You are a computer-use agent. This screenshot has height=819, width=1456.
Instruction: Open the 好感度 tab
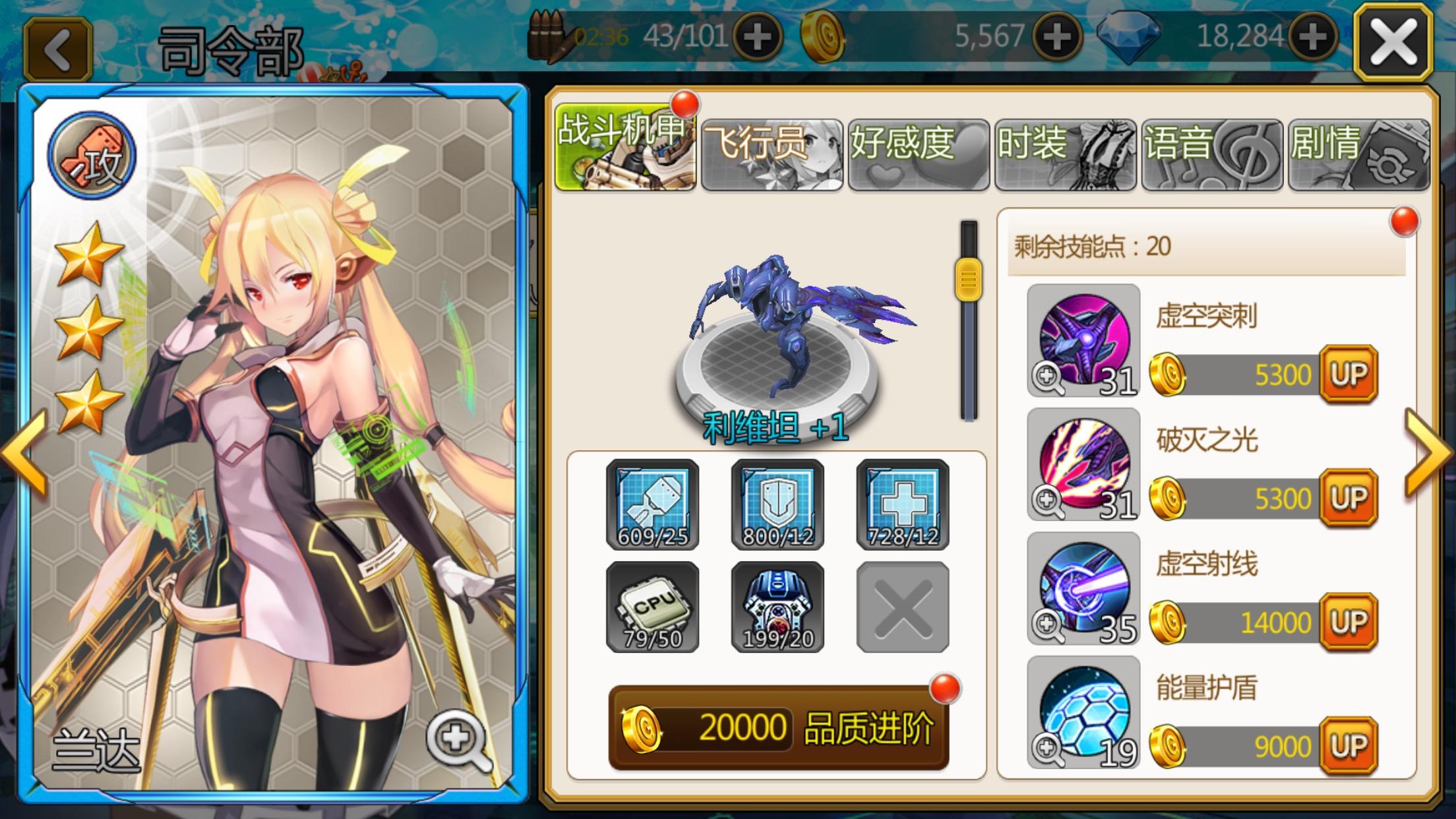[x=919, y=154]
